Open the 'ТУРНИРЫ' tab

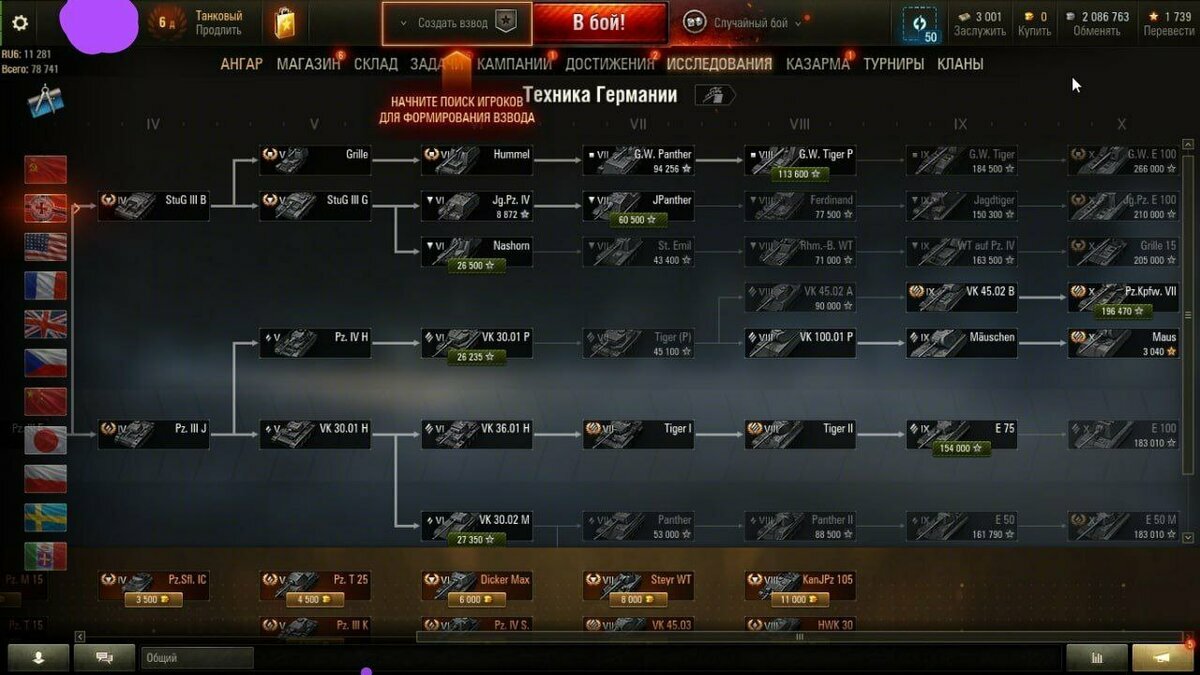click(893, 64)
